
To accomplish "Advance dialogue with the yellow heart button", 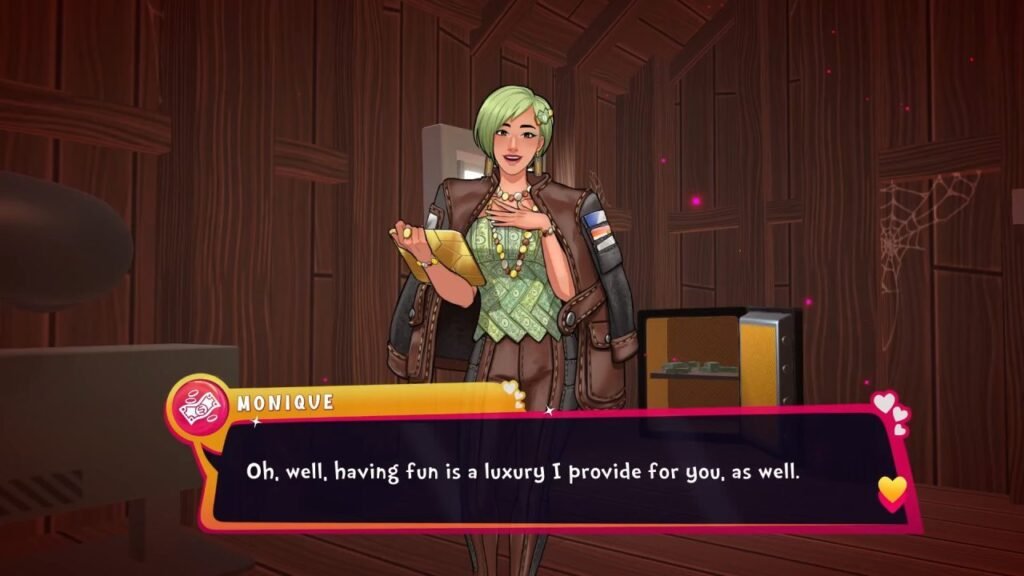I will click(x=892, y=490).
